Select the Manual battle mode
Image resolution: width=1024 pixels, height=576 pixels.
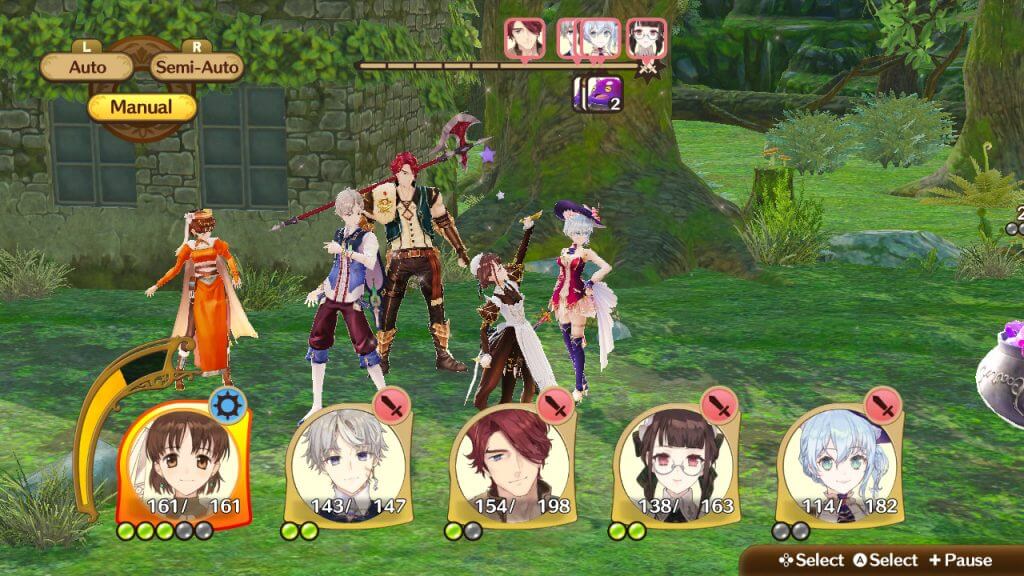click(x=141, y=107)
